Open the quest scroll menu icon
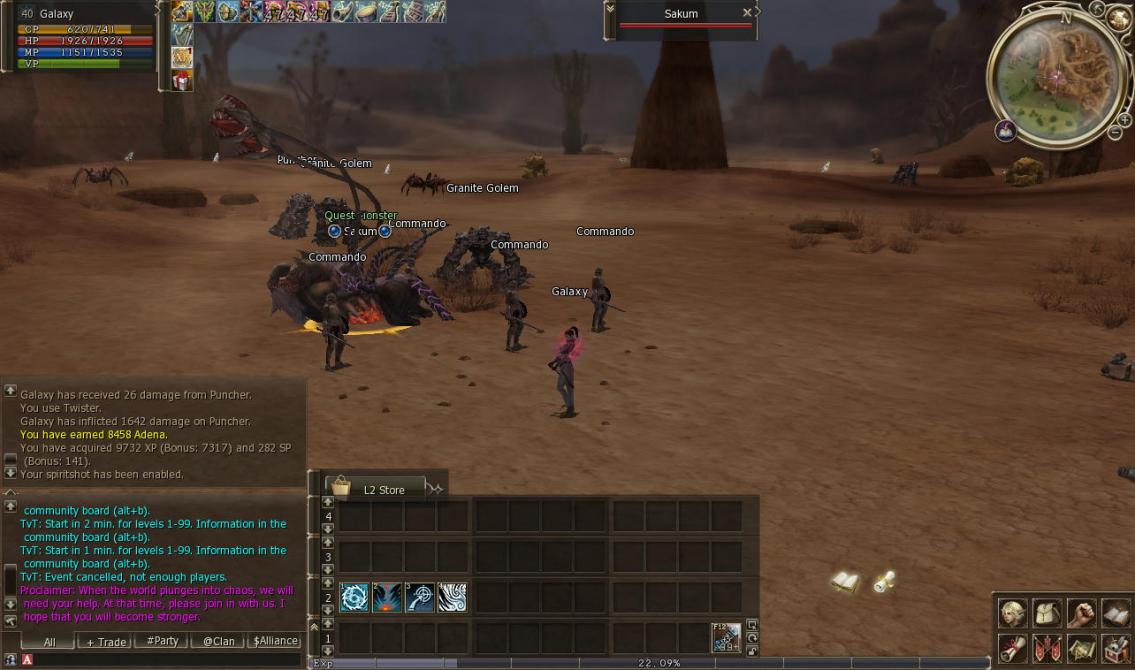Viewport: 1135px width, 670px height. [x=1013, y=648]
